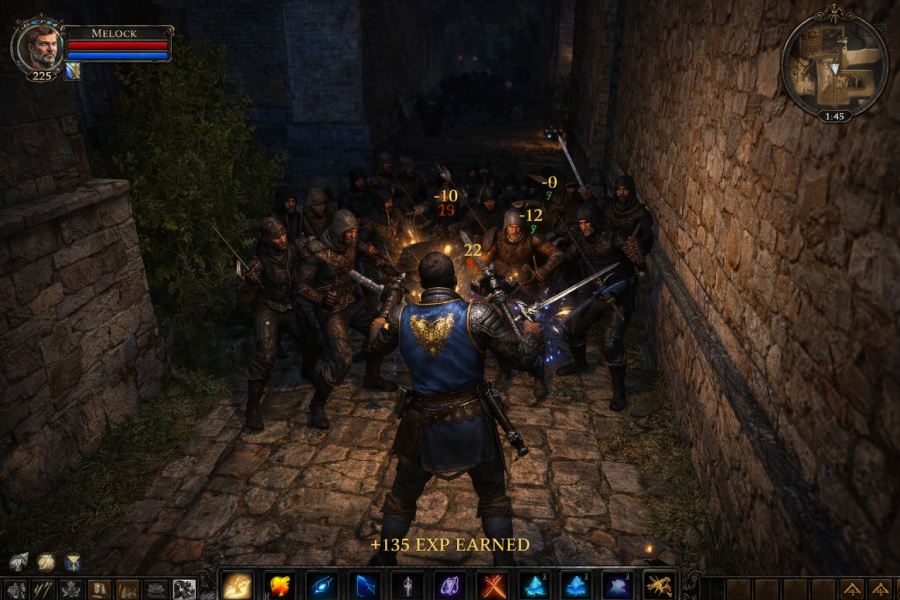This screenshot has height=600, width=900.
Task: Activate the blue pennant flag ability
Action: [365, 585]
